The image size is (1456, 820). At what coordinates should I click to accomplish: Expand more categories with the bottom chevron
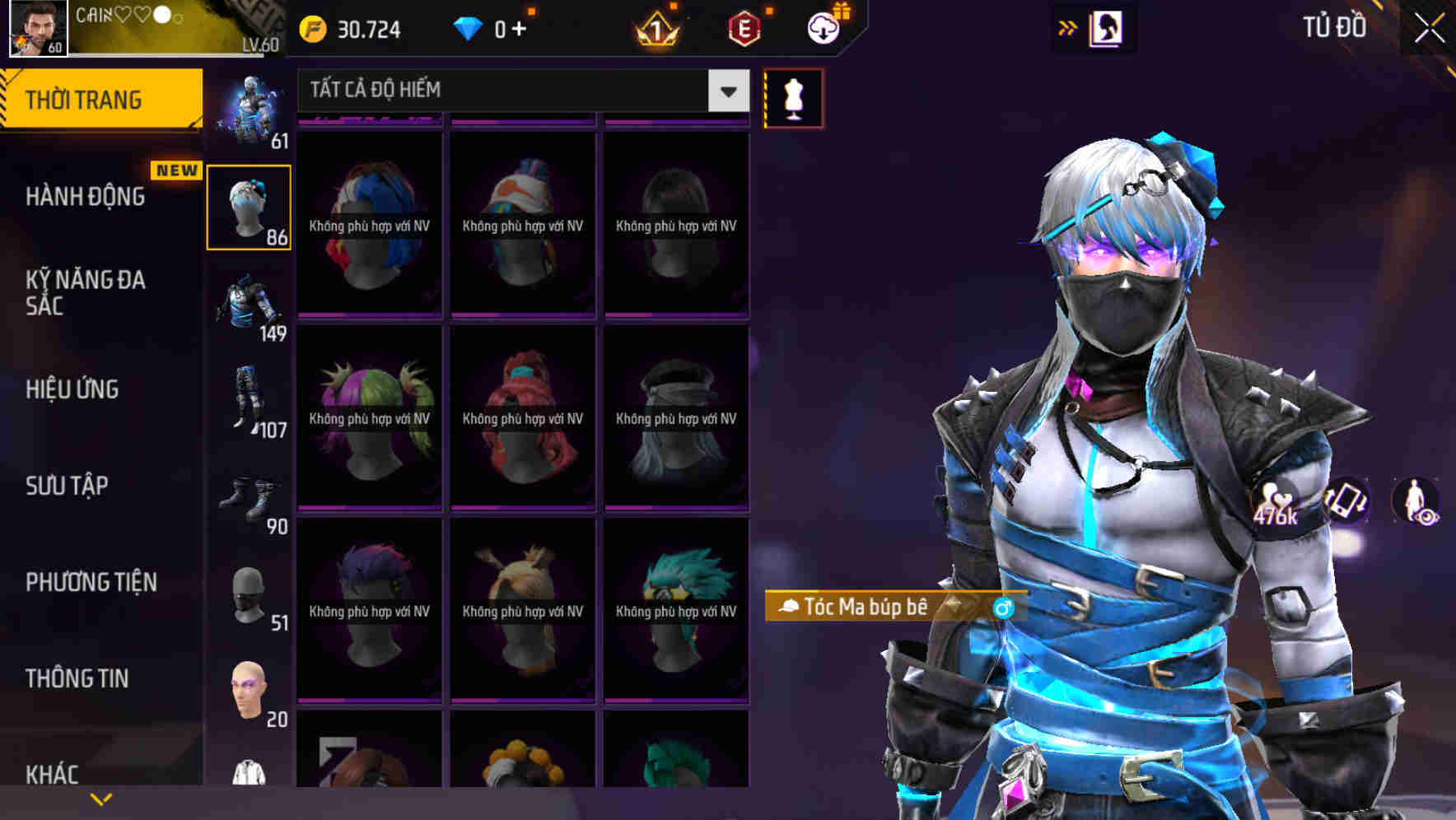(x=100, y=798)
